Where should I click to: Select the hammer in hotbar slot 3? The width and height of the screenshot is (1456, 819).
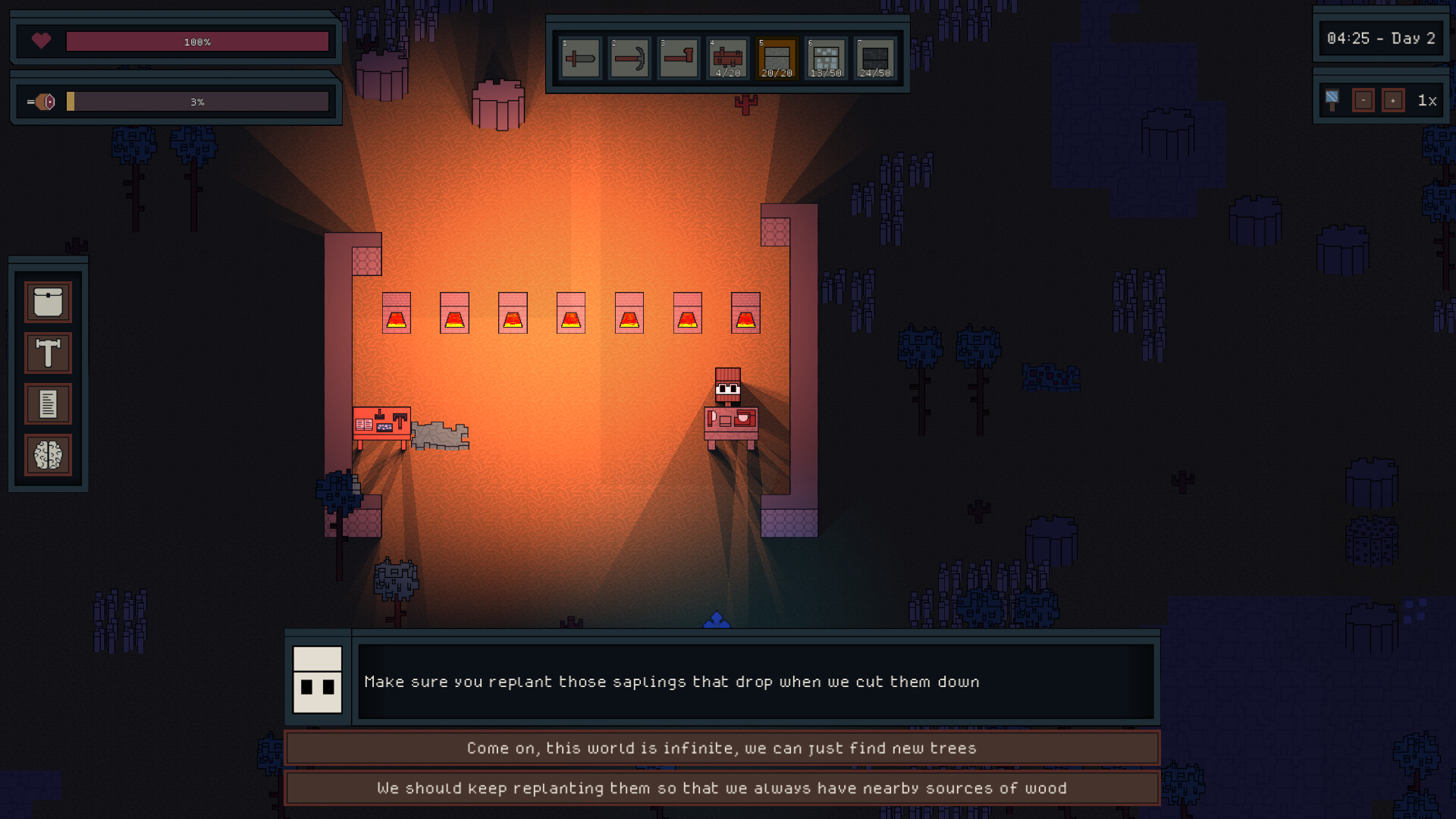pos(679,58)
